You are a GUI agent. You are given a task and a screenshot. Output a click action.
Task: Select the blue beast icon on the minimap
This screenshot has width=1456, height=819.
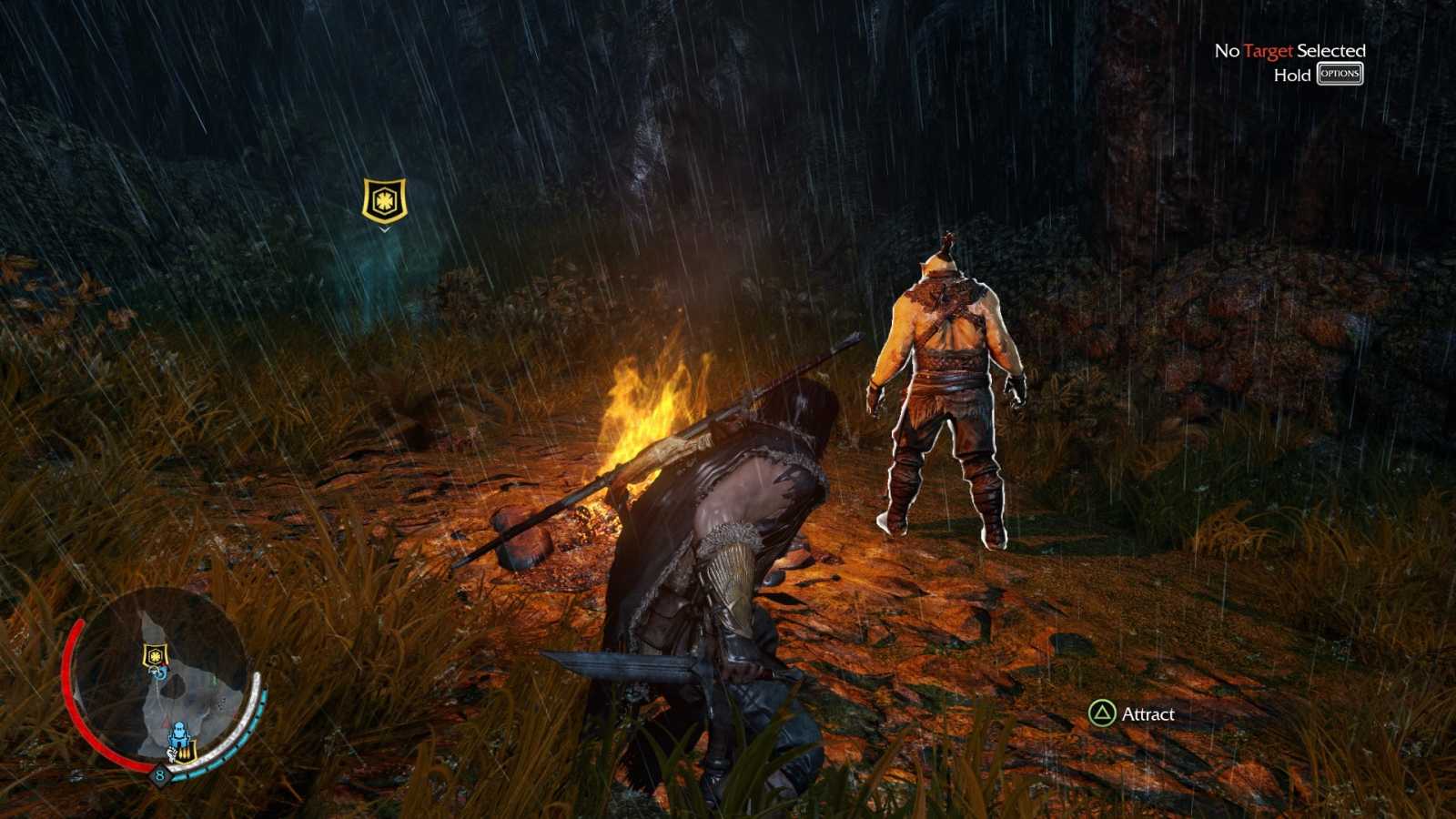(x=178, y=733)
